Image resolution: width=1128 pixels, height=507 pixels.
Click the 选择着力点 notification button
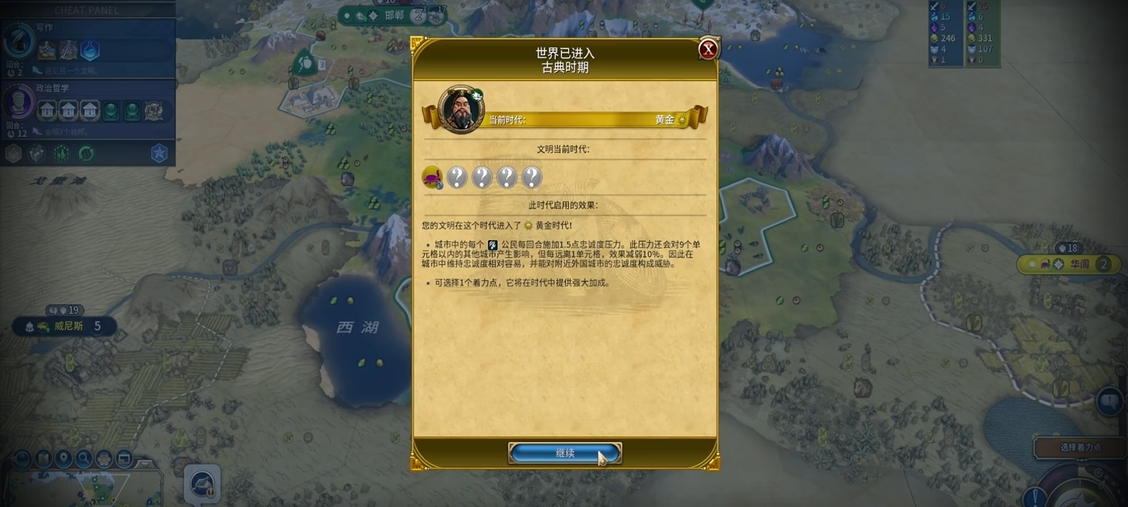(x=1079, y=448)
